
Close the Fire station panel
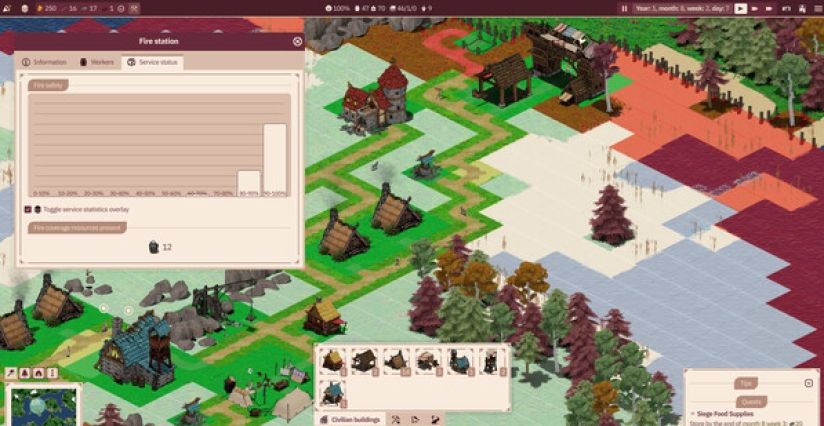pyautogui.click(x=297, y=42)
